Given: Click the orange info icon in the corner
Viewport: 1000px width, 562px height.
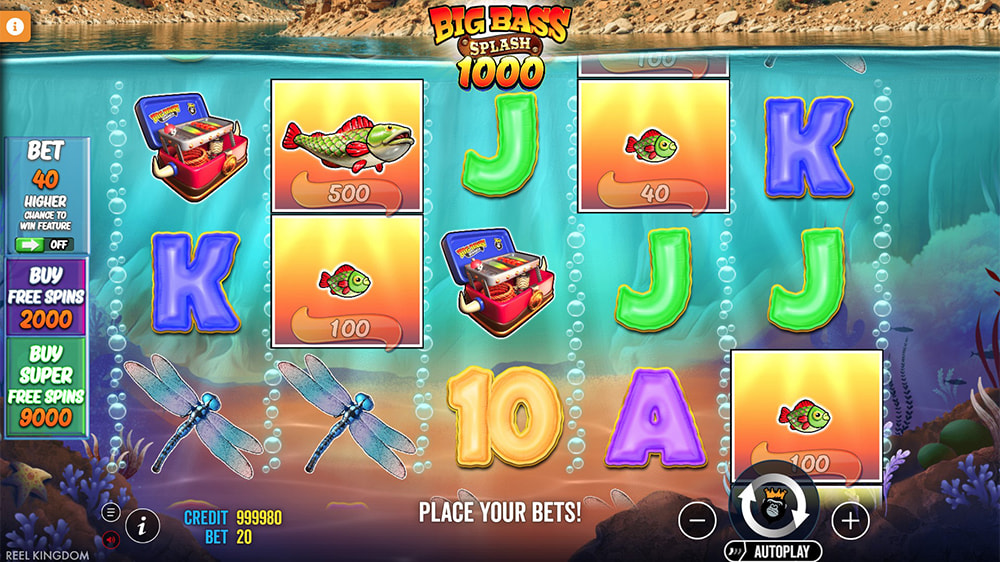Looking at the screenshot, I should (16, 27).
